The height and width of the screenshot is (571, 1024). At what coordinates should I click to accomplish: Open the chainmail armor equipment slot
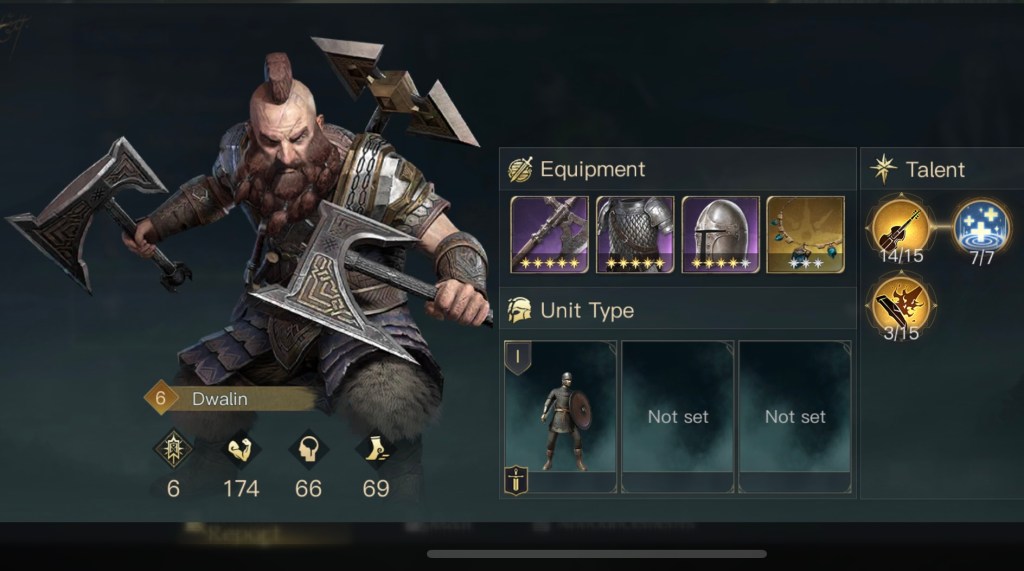click(x=635, y=234)
